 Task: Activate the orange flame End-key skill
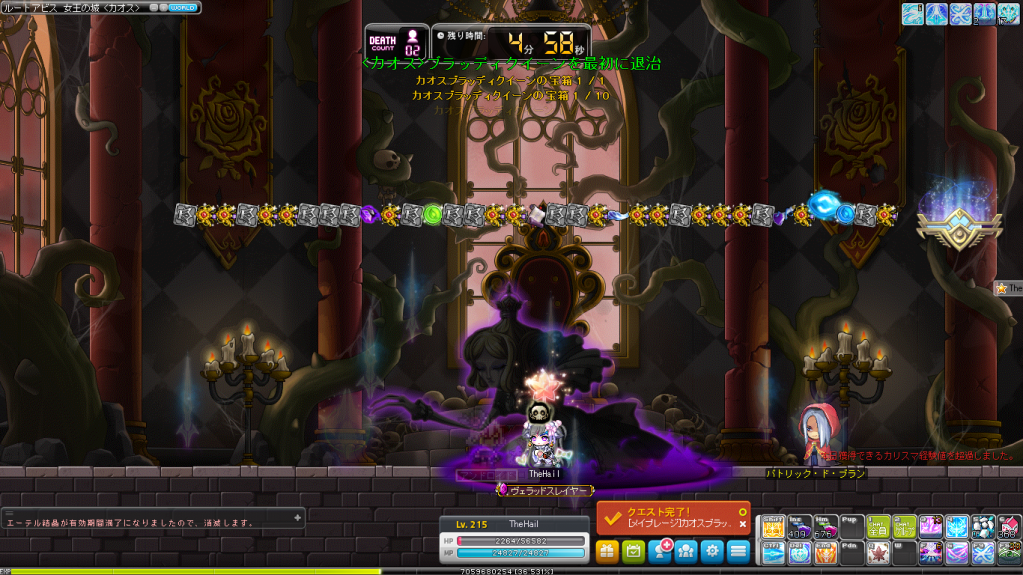825,552
